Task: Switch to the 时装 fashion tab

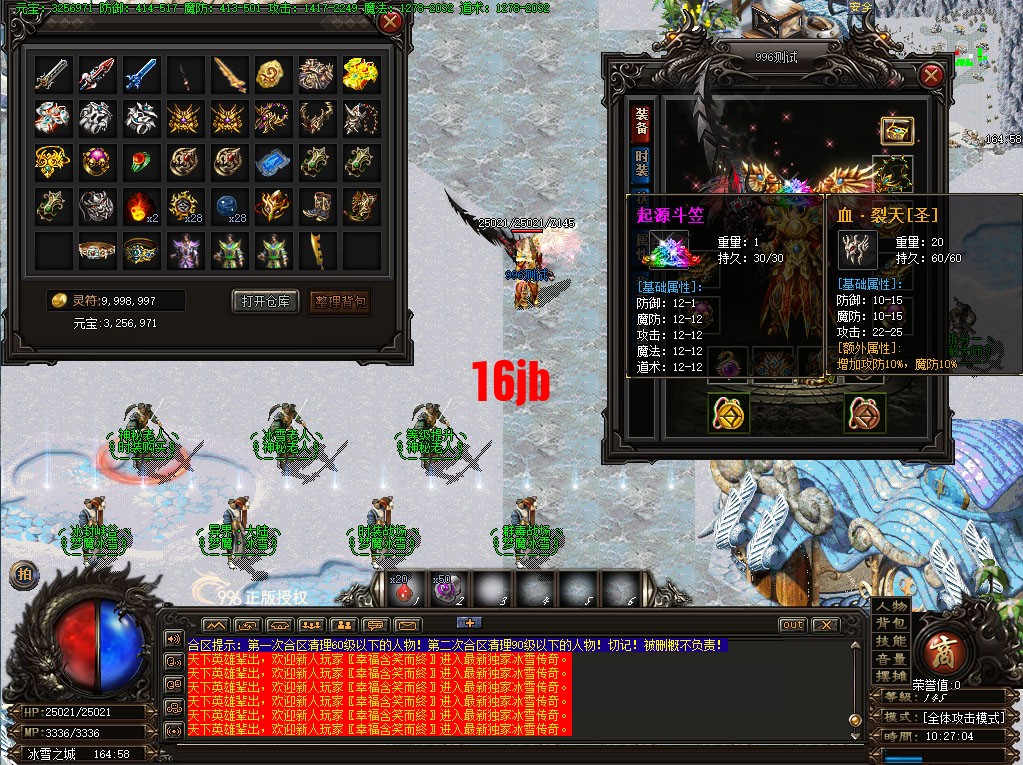Action: (x=641, y=164)
